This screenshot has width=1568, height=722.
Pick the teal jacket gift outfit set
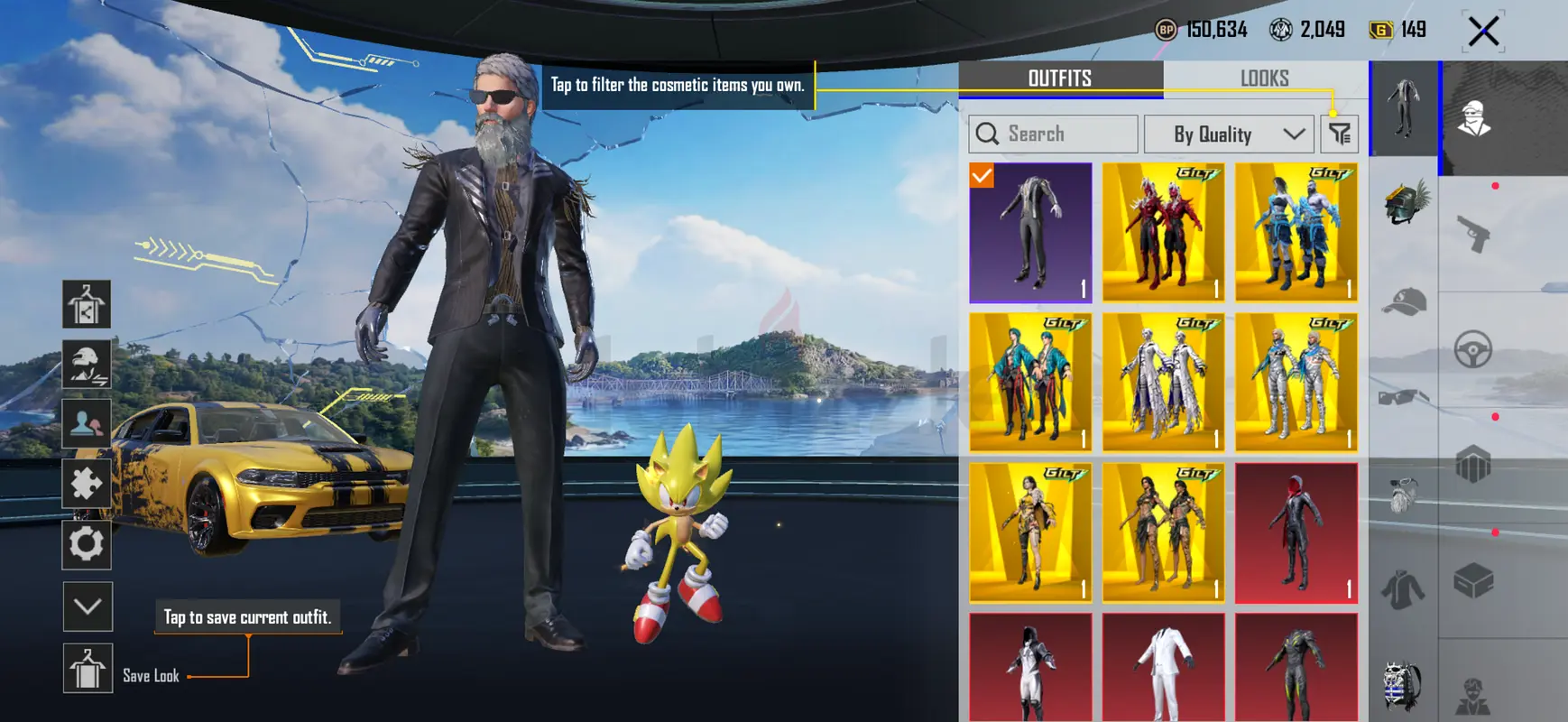coord(1030,383)
